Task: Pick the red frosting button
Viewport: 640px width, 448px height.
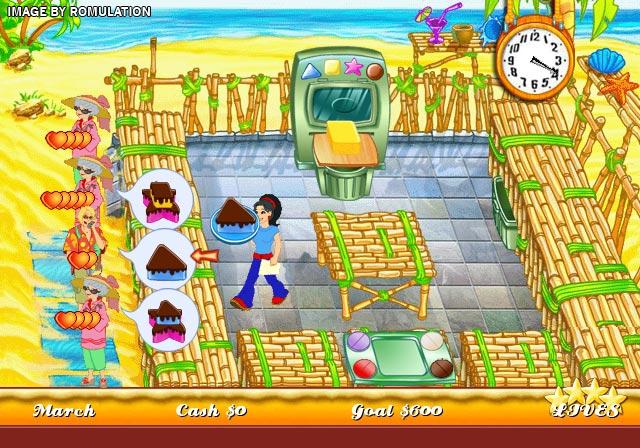Action: (x=364, y=368)
